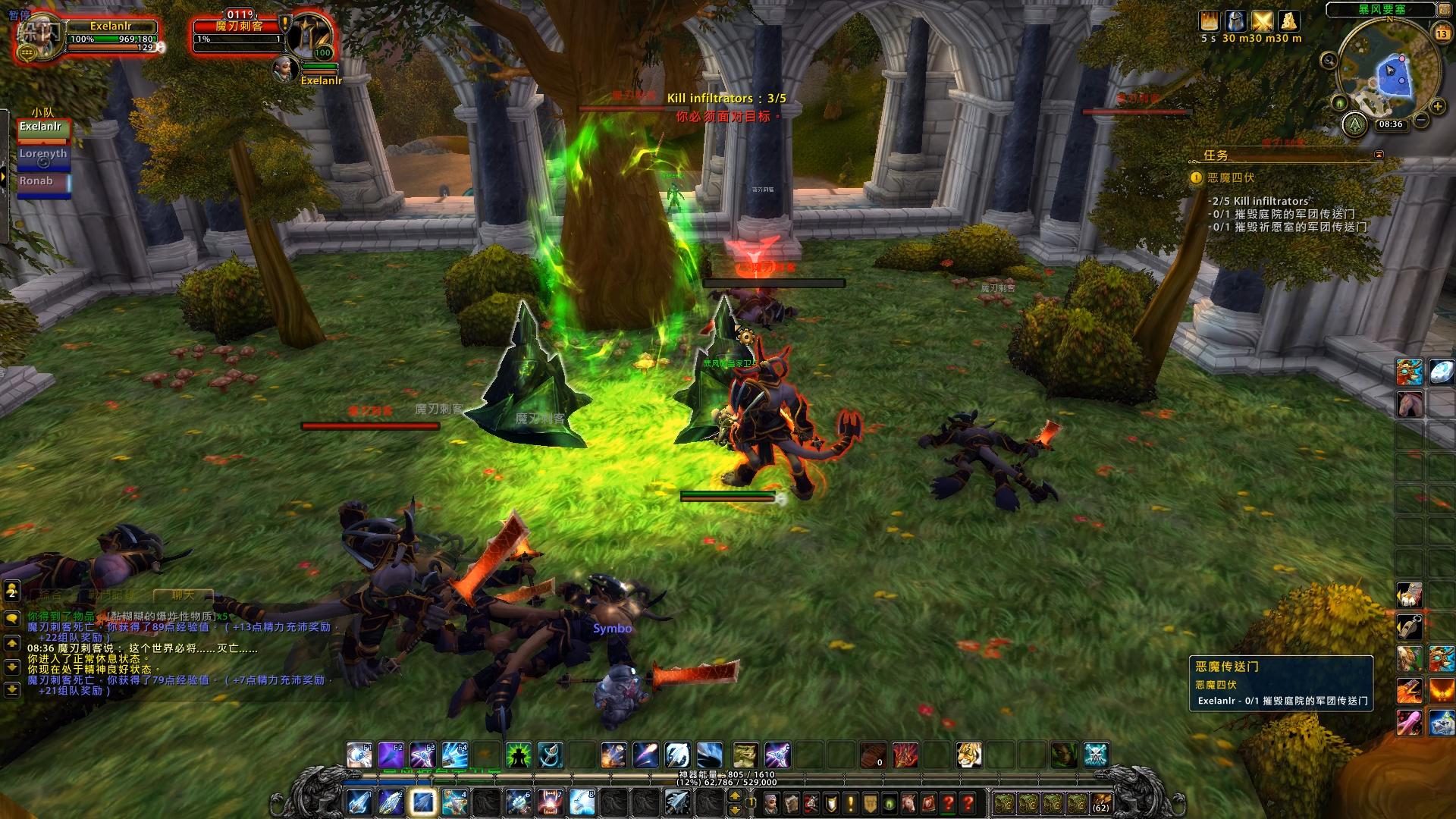Open the calendar showing day 13
Screen dimensions: 1456x819
pyautogui.click(x=1442, y=33)
